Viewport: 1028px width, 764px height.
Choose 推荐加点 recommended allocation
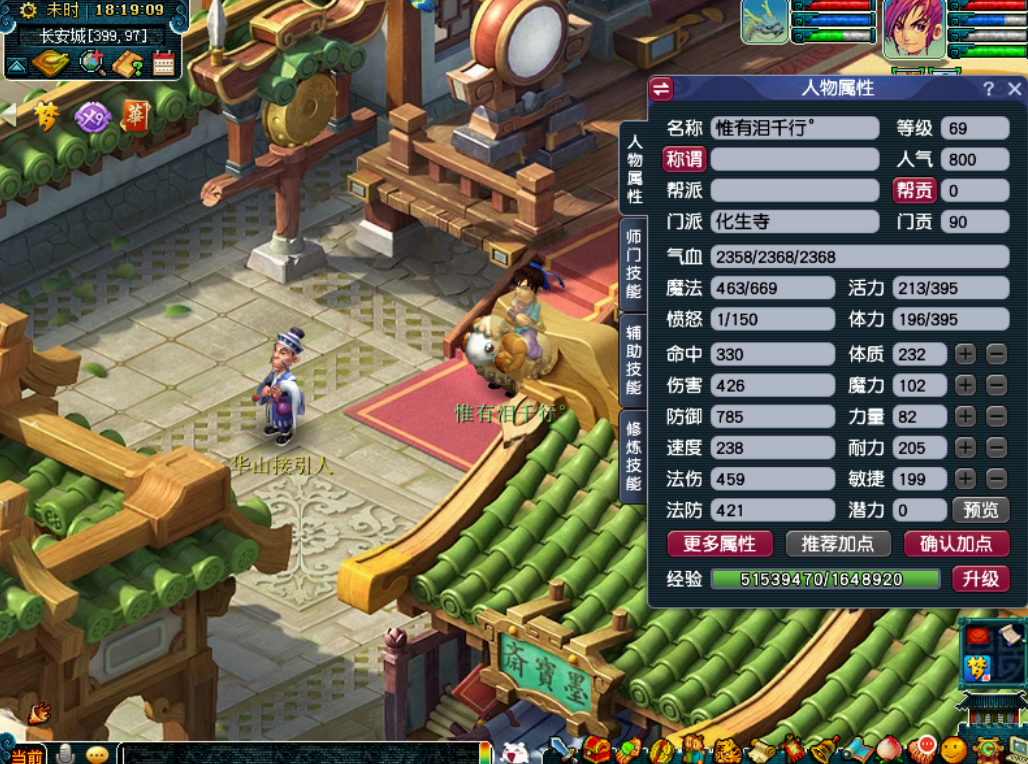pos(838,544)
